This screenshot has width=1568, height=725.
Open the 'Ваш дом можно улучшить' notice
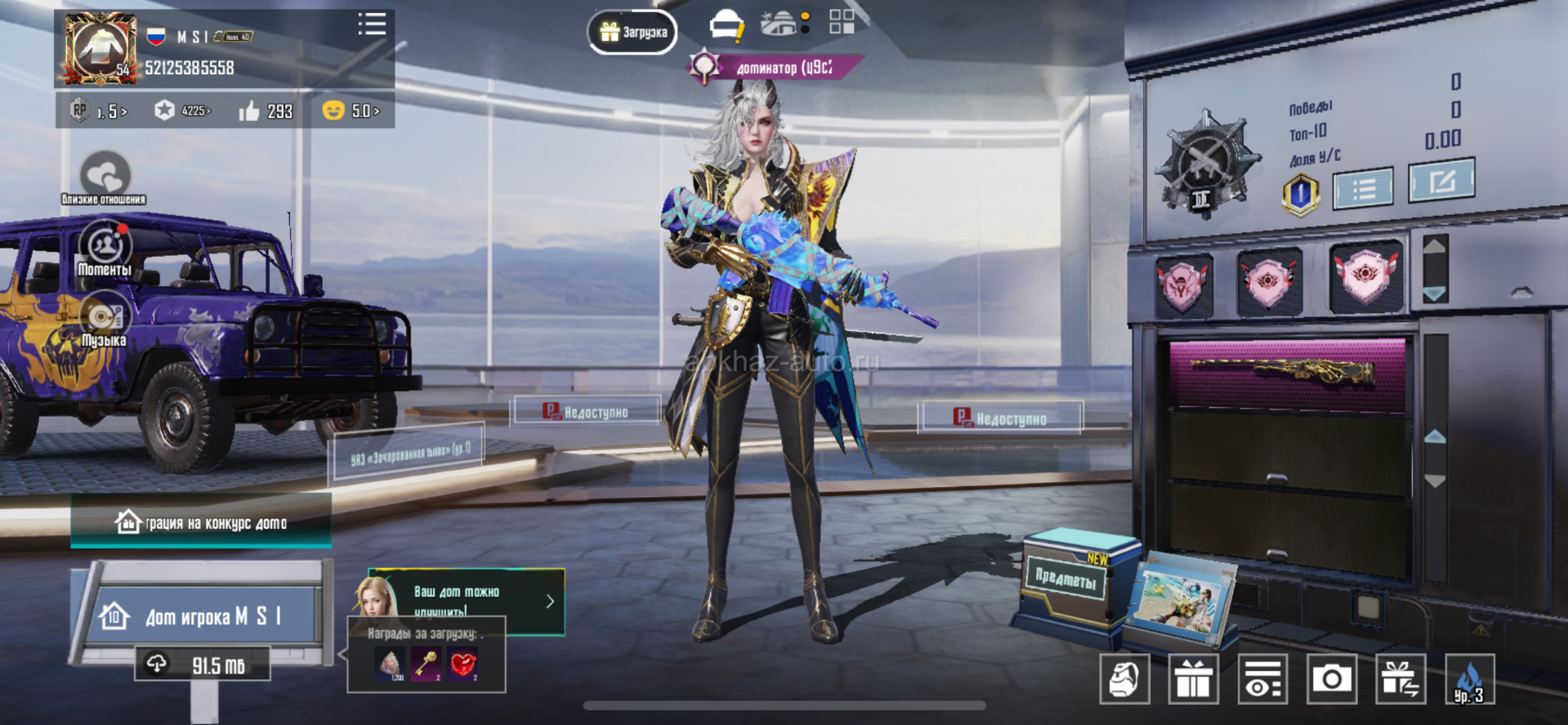467,602
